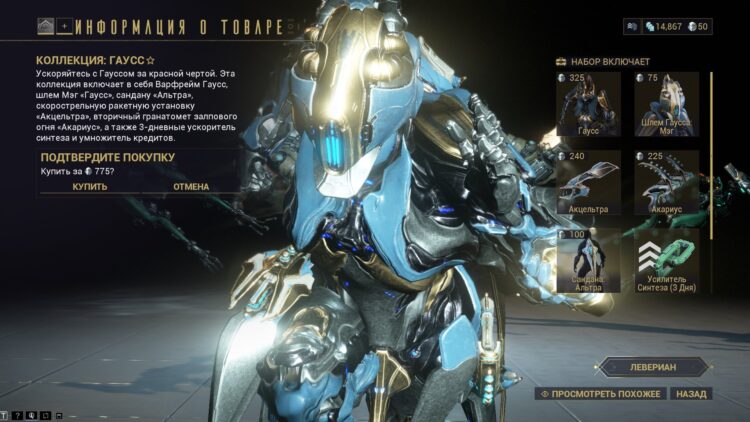Select the Сандана: Альтра tile

point(588,261)
